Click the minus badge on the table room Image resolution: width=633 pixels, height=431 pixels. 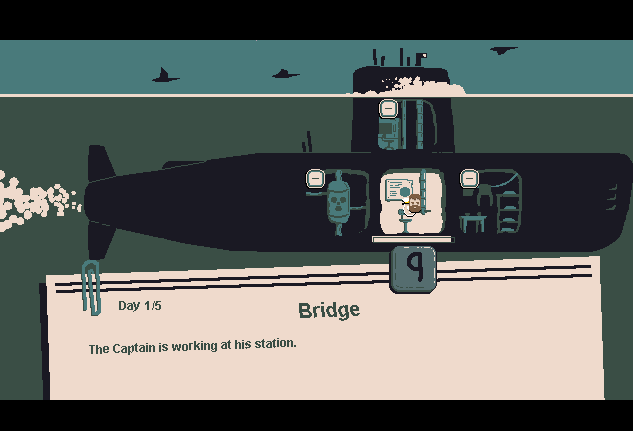pos(469,178)
